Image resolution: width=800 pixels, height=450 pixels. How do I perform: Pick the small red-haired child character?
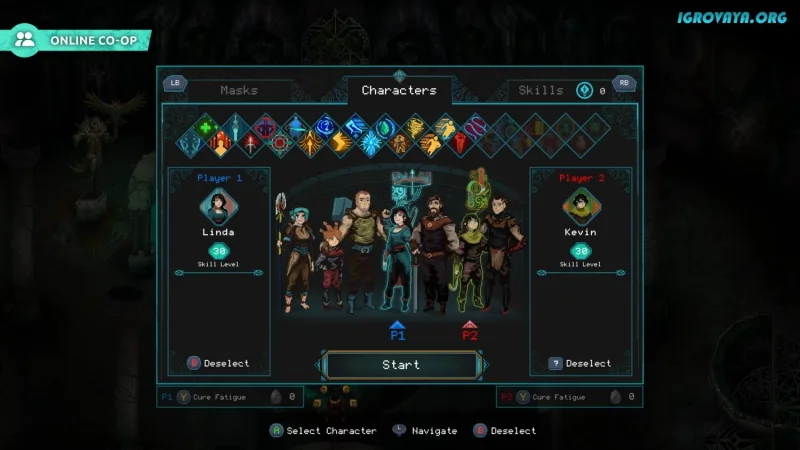[328, 265]
